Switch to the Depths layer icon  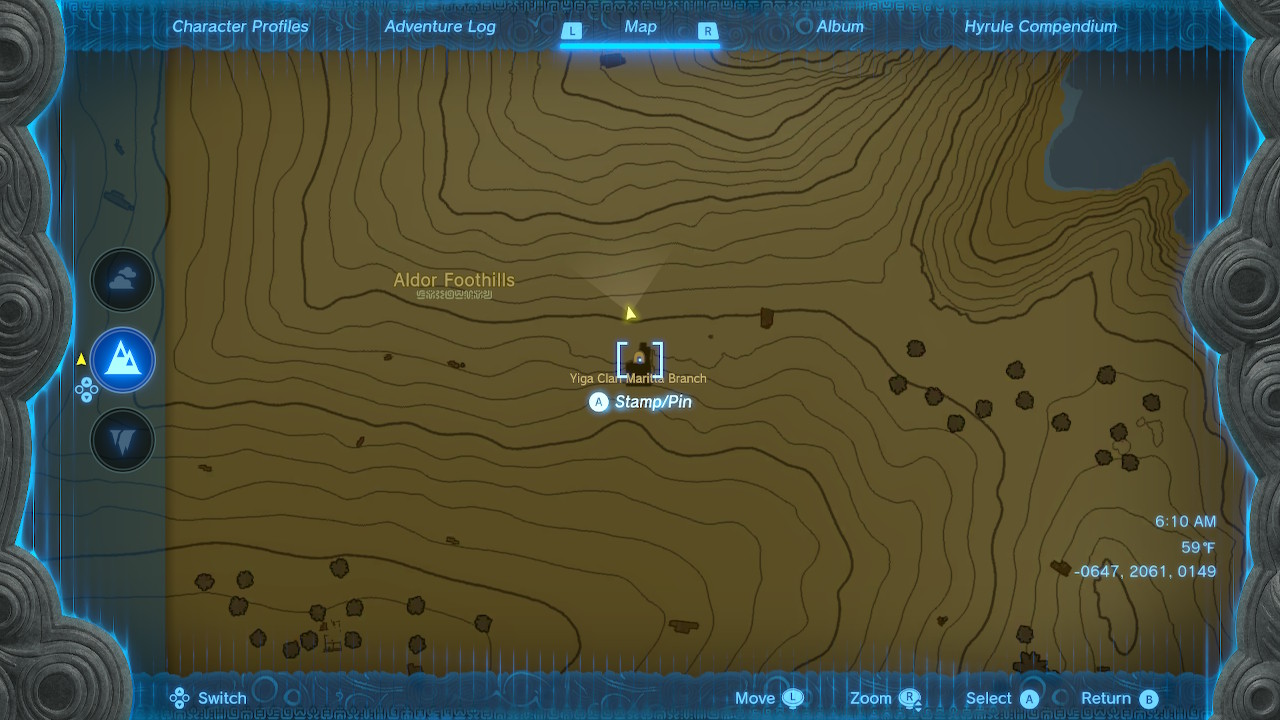[122, 439]
